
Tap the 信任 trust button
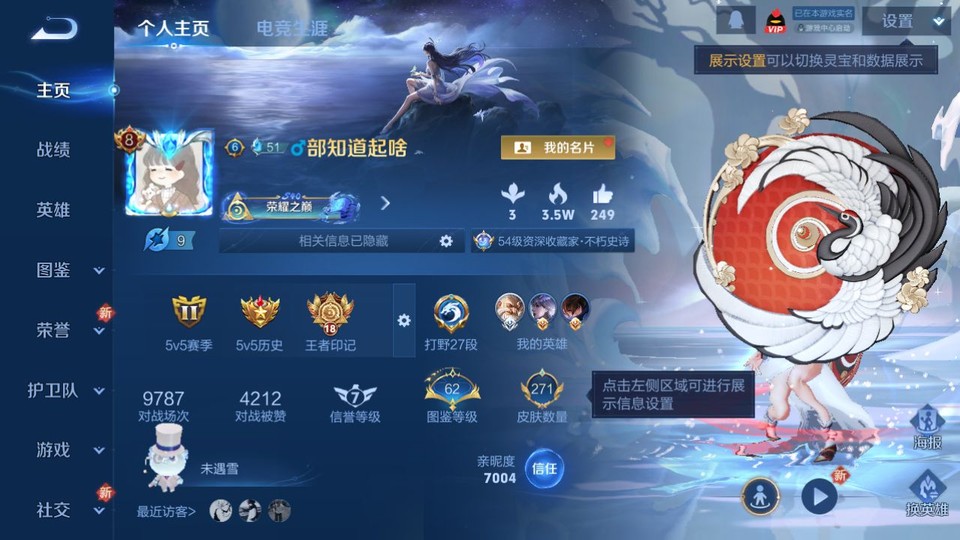tap(544, 468)
